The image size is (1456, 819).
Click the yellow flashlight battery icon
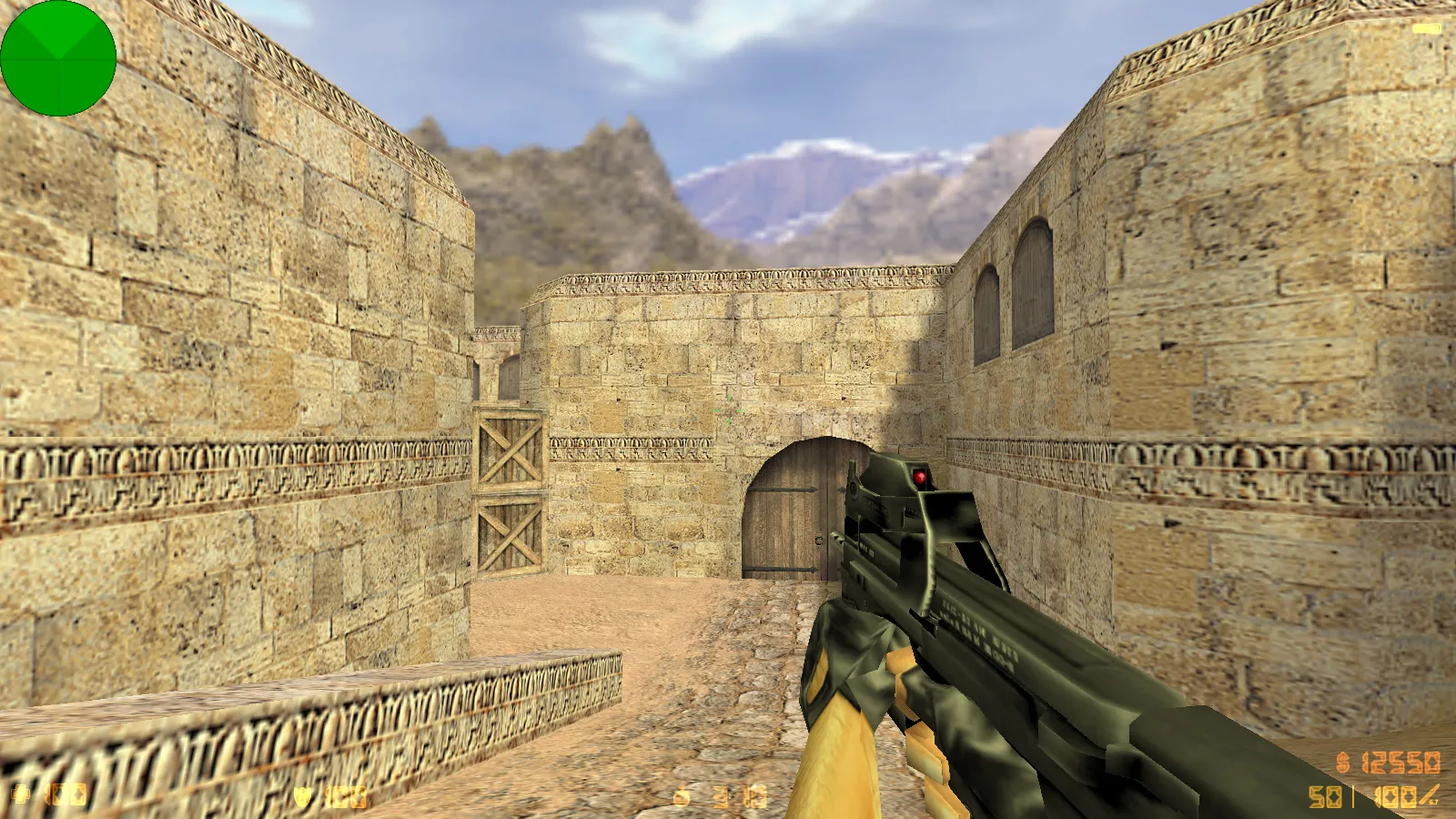[x=1426, y=29]
